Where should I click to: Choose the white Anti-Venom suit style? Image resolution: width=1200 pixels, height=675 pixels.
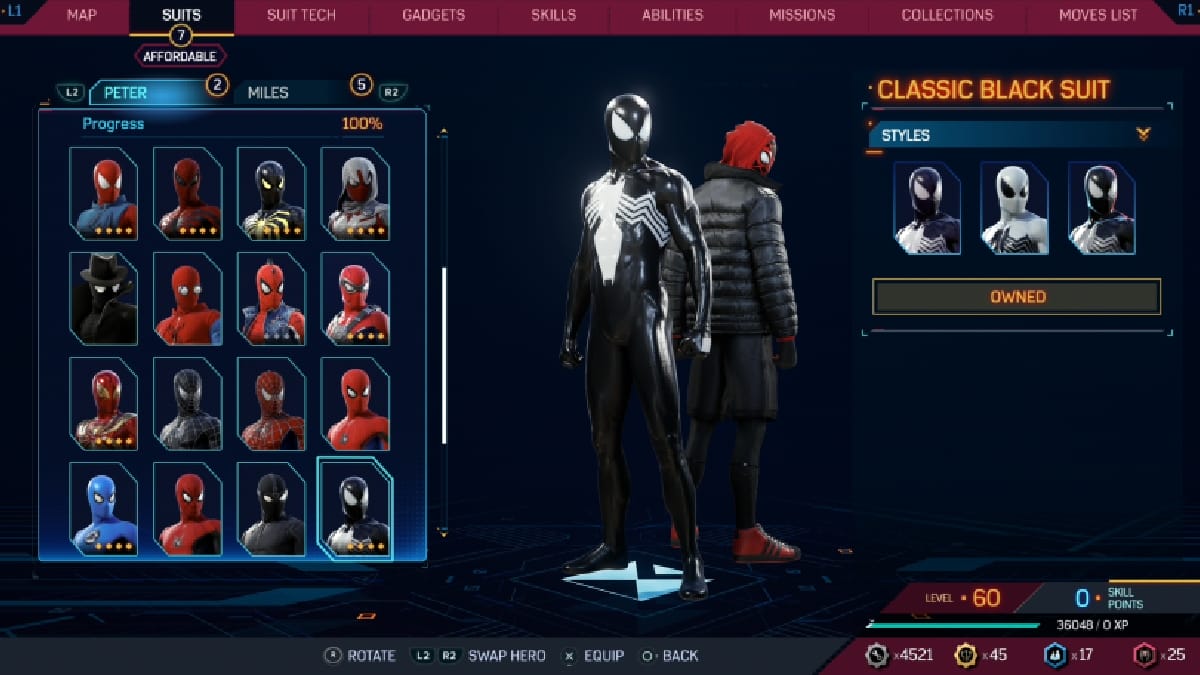click(1013, 208)
